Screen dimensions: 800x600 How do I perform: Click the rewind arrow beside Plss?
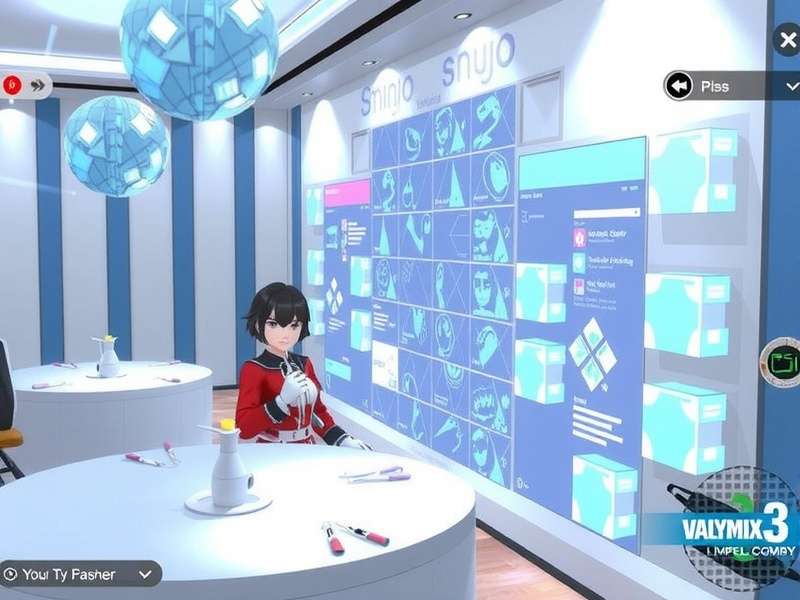[x=680, y=86]
